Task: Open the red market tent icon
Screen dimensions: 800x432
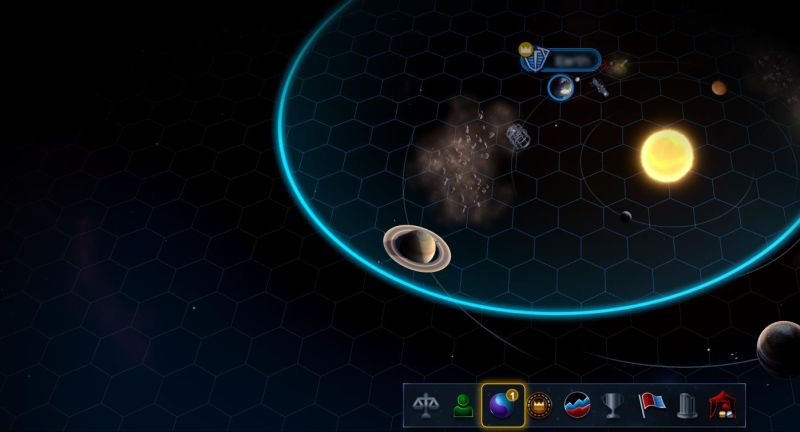Action: tap(723, 406)
